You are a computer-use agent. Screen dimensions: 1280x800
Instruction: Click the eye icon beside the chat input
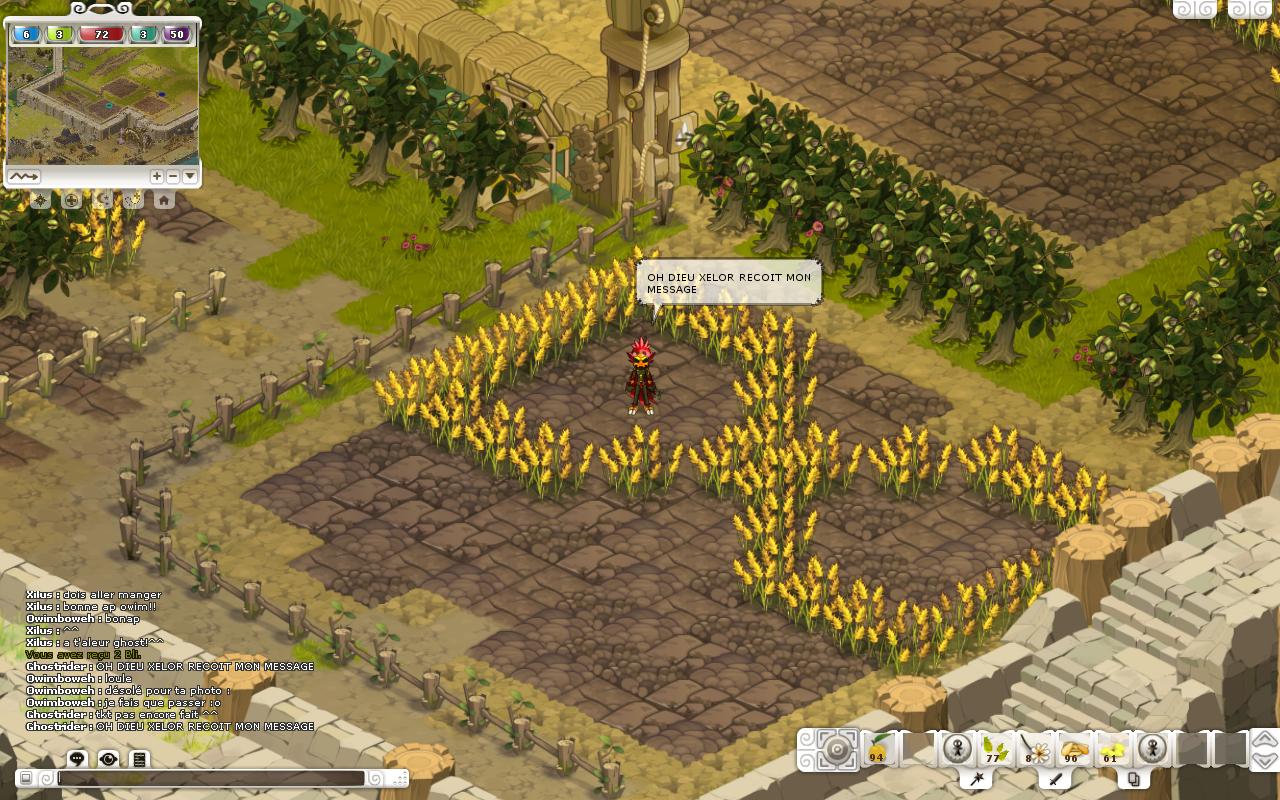[109, 758]
